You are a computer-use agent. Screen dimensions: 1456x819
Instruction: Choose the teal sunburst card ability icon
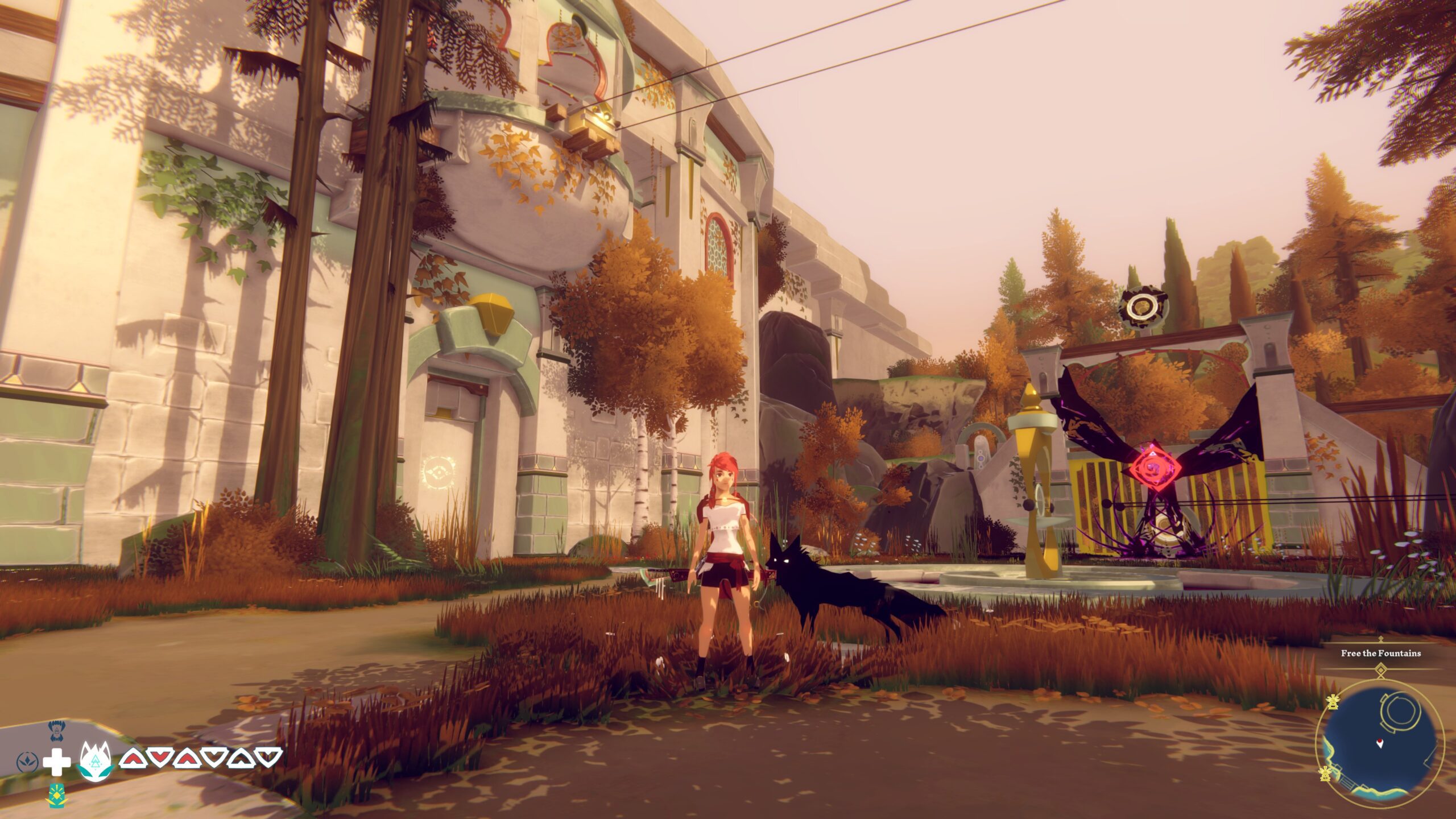[x=55, y=795]
